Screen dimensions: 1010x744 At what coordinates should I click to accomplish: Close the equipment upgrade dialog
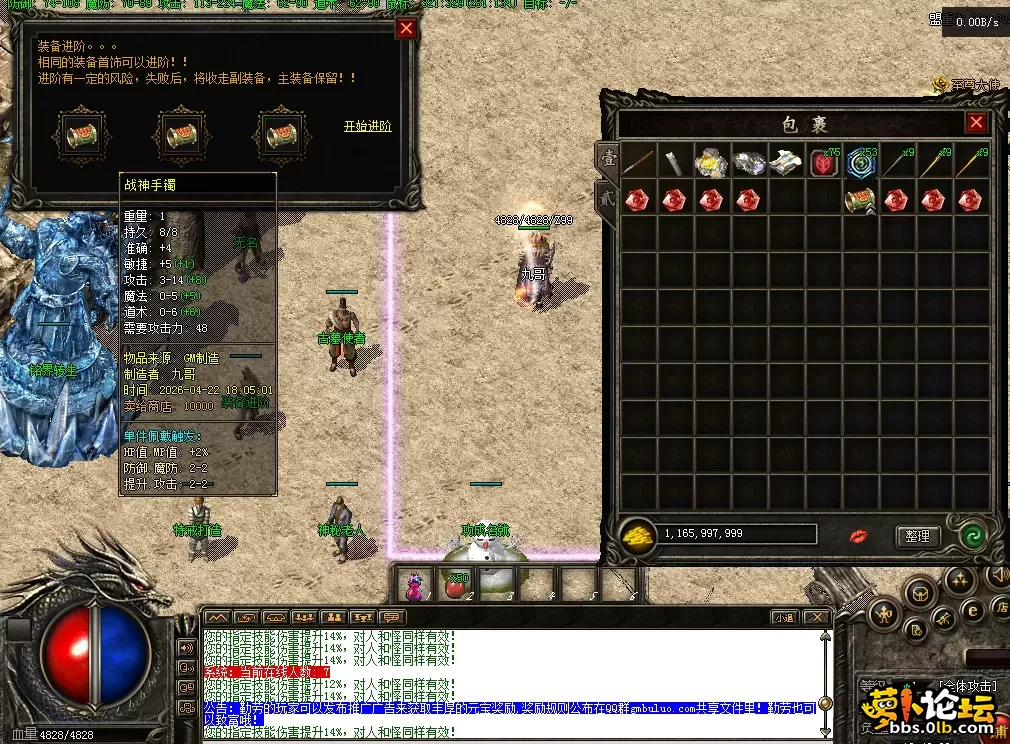[406, 28]
